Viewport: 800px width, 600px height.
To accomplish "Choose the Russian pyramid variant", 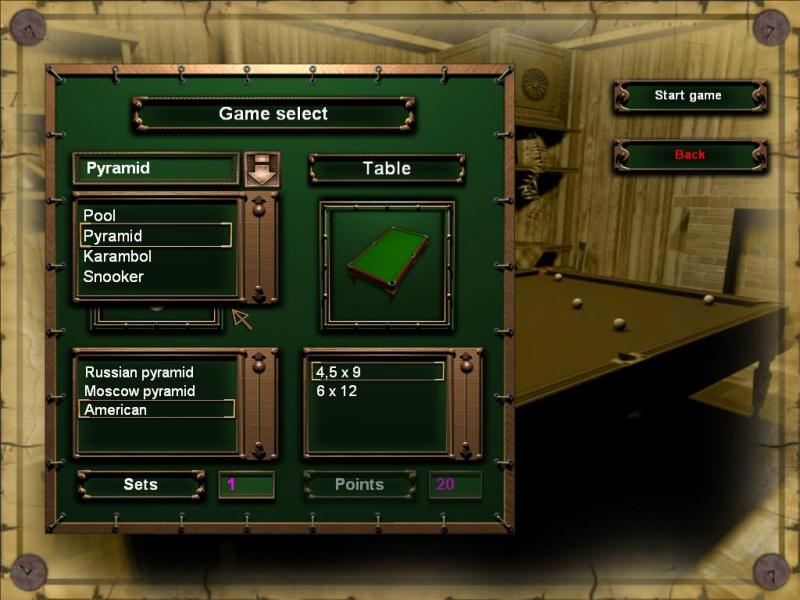I will tap(139, 372).
